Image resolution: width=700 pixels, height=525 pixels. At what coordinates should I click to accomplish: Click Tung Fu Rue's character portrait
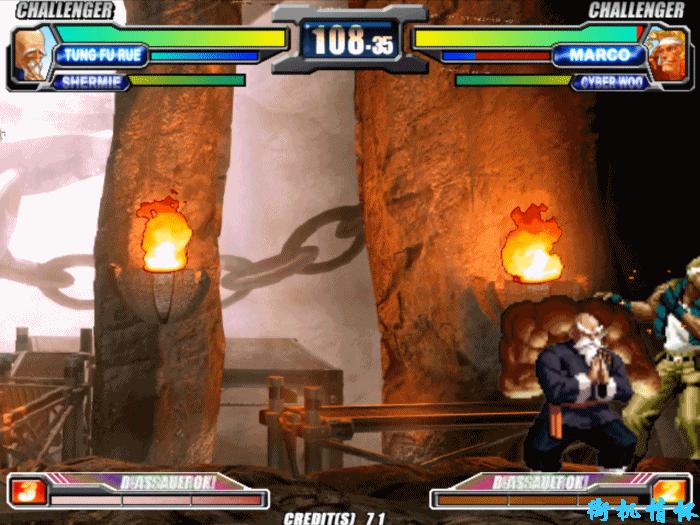click(31, 54)
